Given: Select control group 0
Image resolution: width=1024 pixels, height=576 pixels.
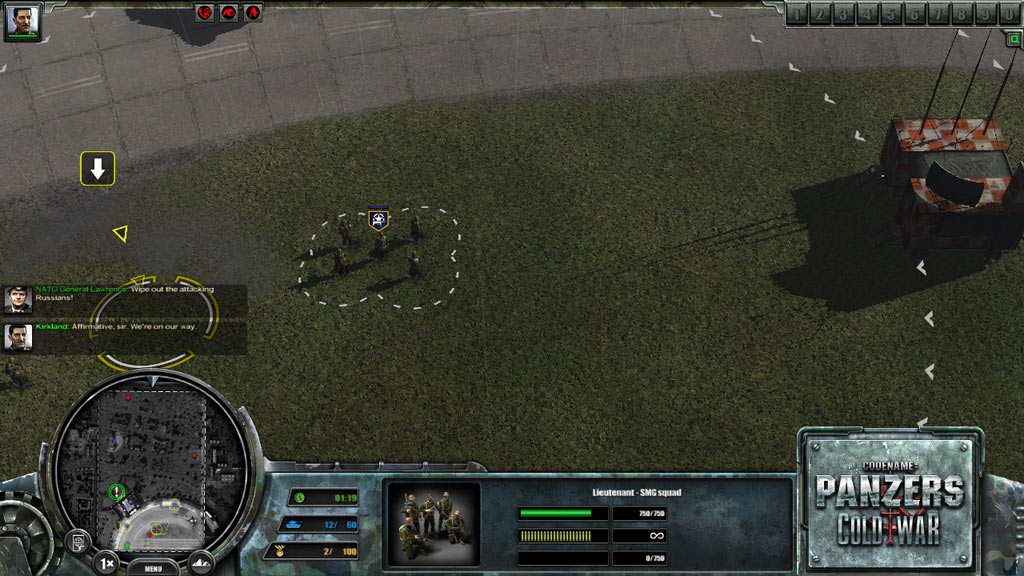Looking at the screenshot, I should (1009, 14).
